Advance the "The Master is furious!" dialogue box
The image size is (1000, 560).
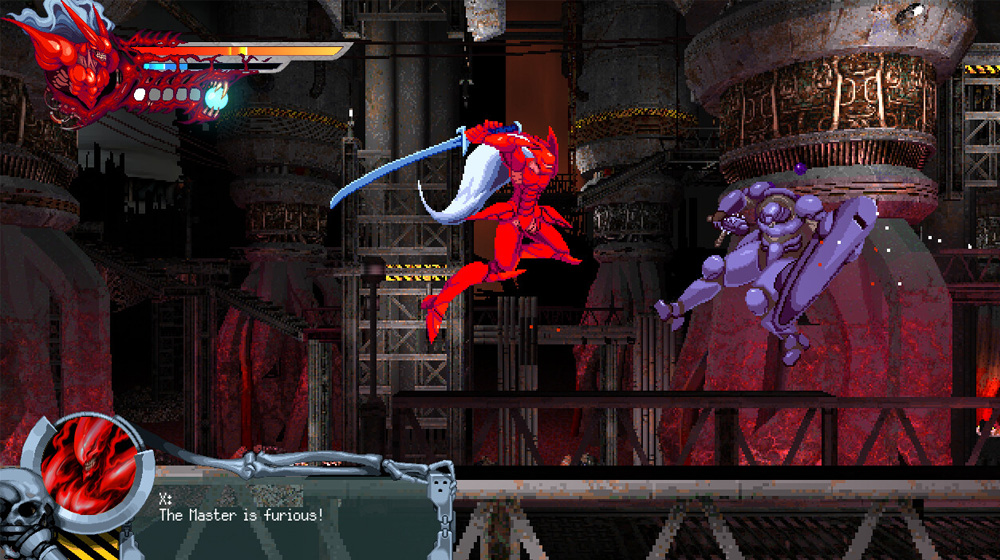coord(290,510)
